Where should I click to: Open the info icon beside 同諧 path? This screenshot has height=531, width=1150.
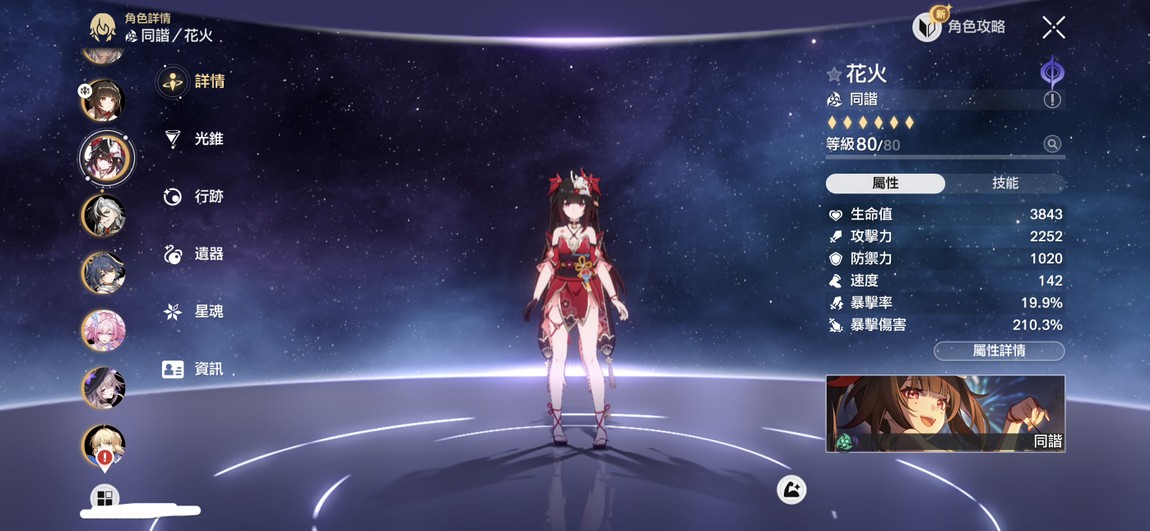tap(1052, 100)
